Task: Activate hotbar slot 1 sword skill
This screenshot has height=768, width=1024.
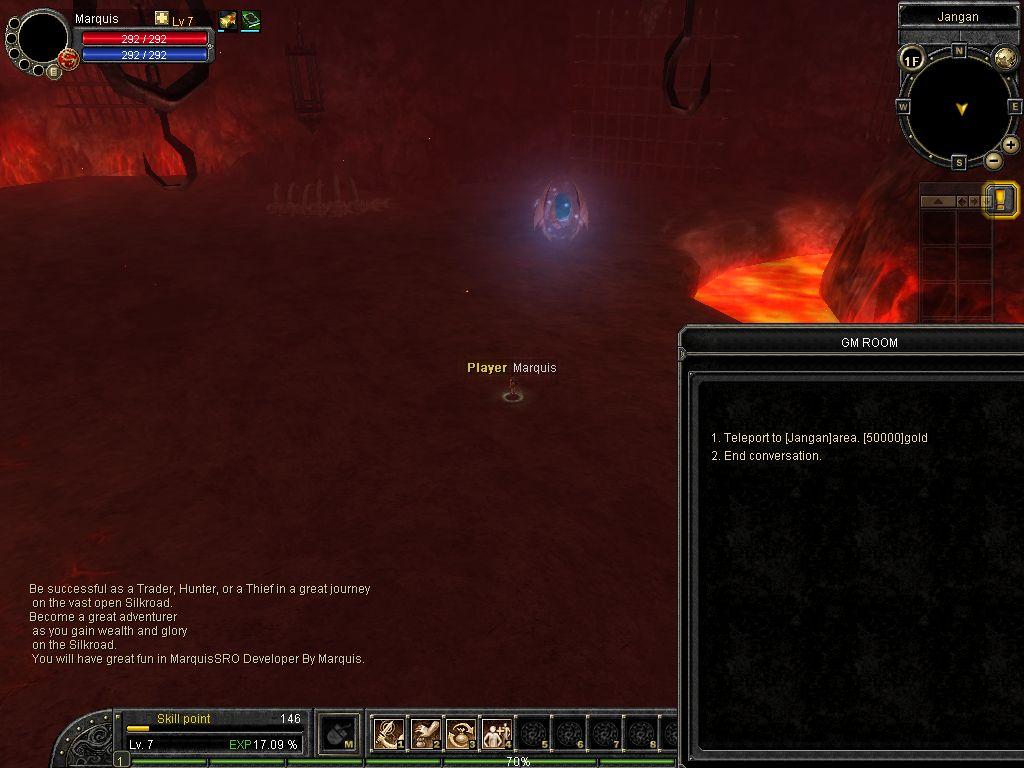Action: (389, 734)
